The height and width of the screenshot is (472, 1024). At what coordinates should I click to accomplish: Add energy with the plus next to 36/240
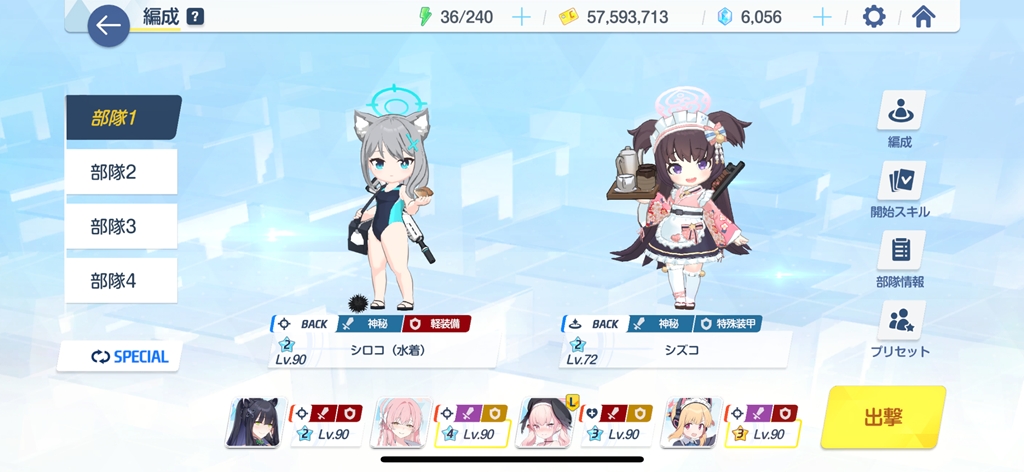click(521, 17)
